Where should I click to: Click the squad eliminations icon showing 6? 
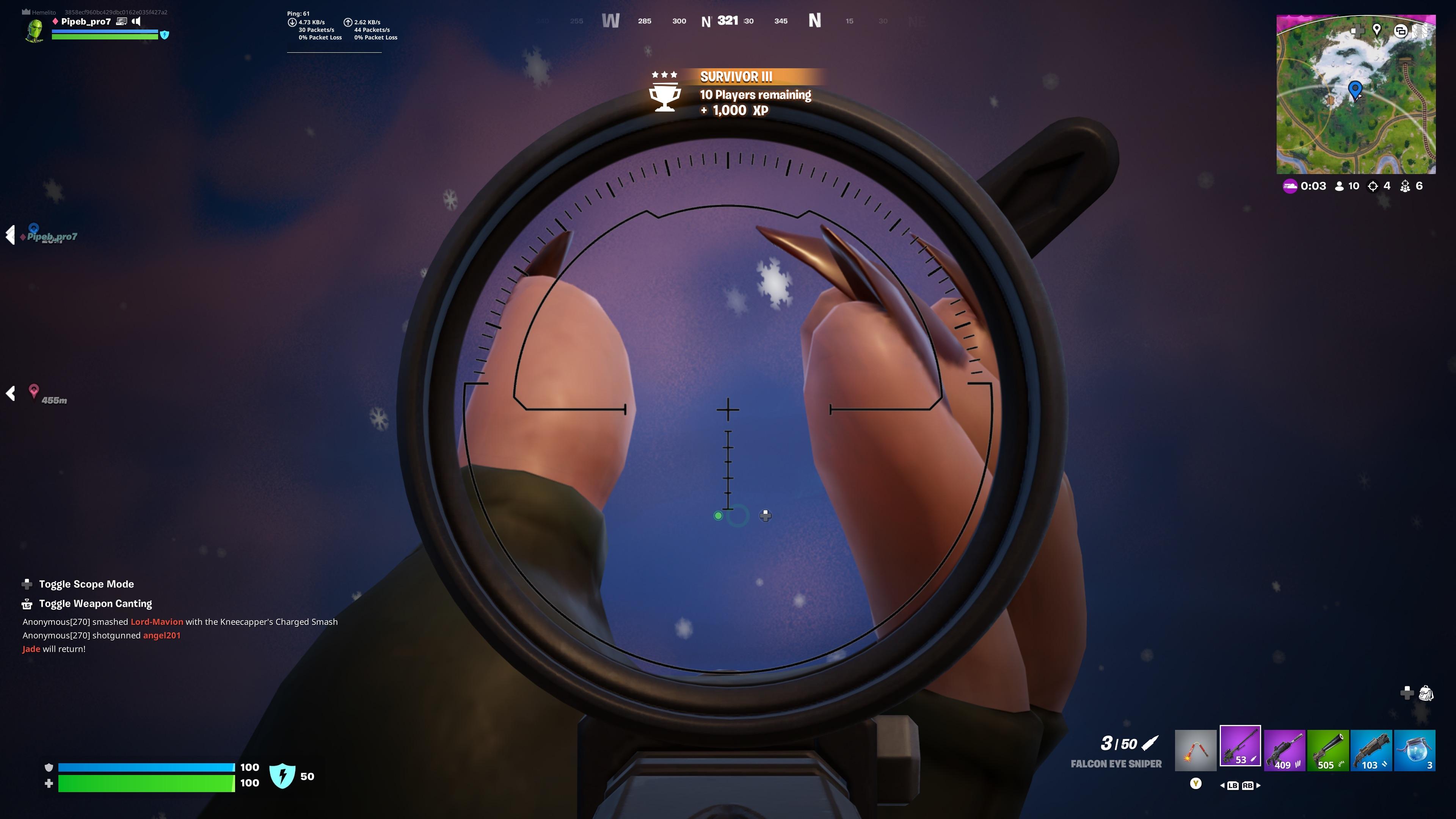[1406, 186]
